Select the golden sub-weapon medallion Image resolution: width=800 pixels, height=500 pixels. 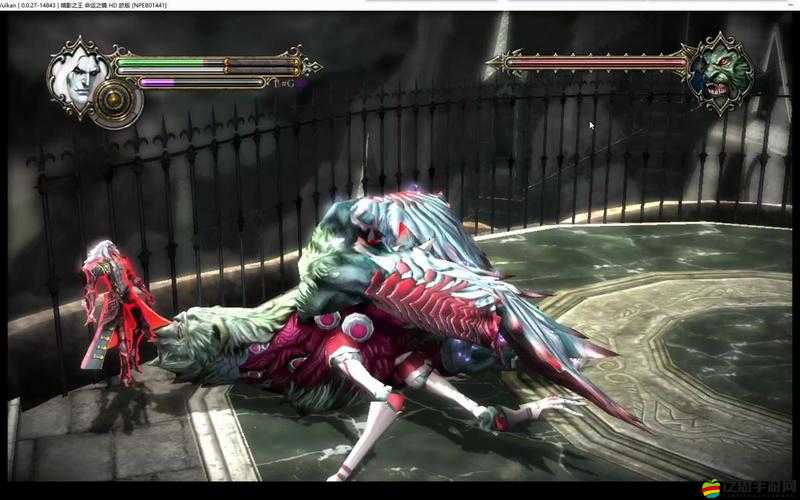tap(119, 101)
